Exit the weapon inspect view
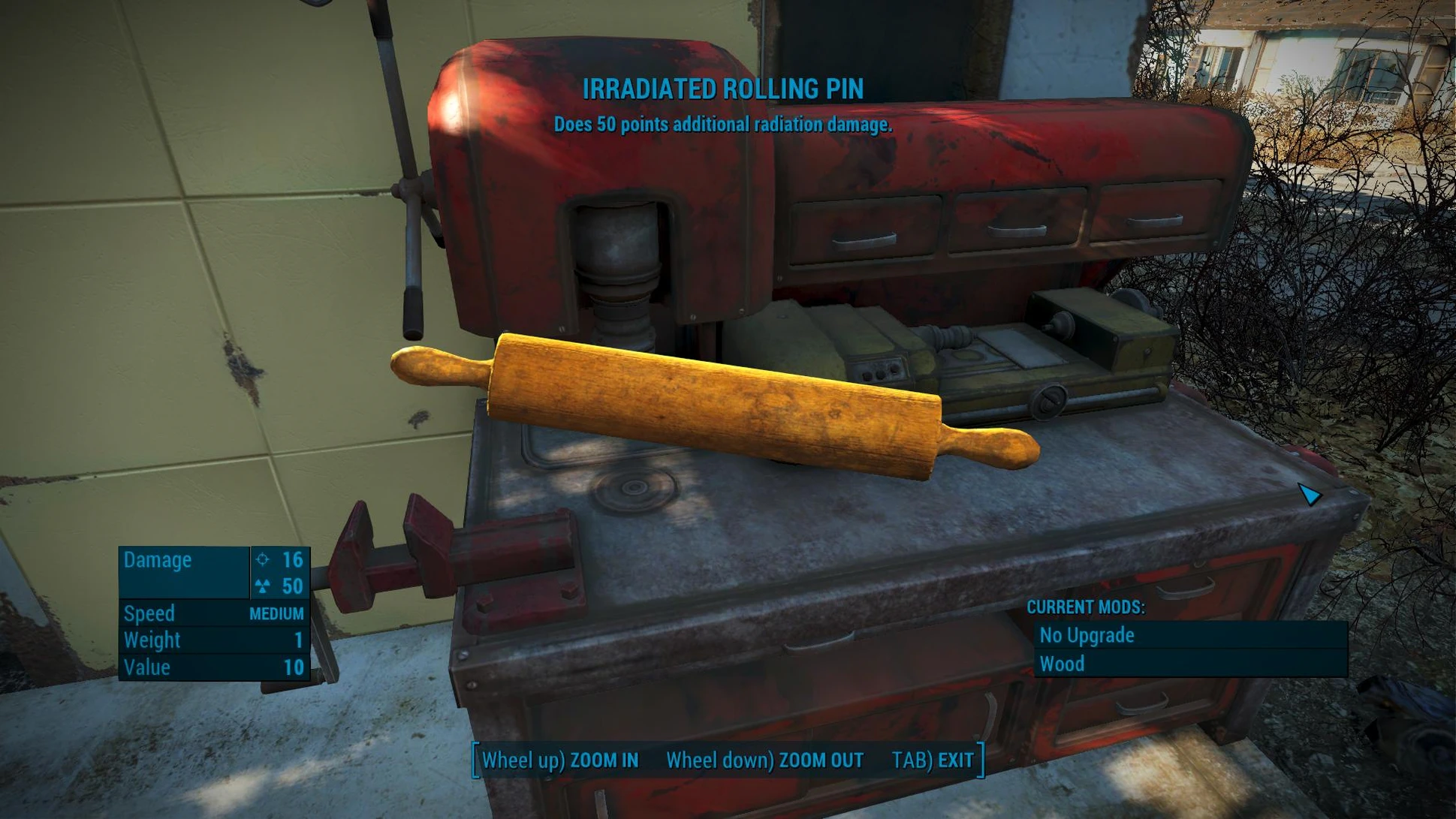Image resolution: width=1456 pixels, height=819 pixels. (933, 760)
